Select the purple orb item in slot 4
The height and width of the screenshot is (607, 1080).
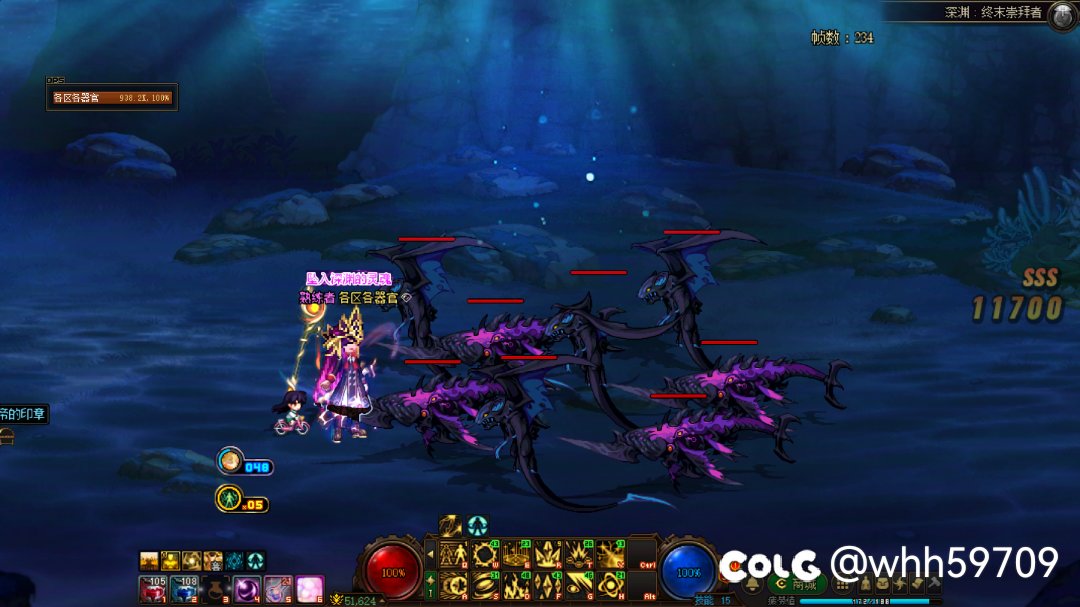pos(247,589)
